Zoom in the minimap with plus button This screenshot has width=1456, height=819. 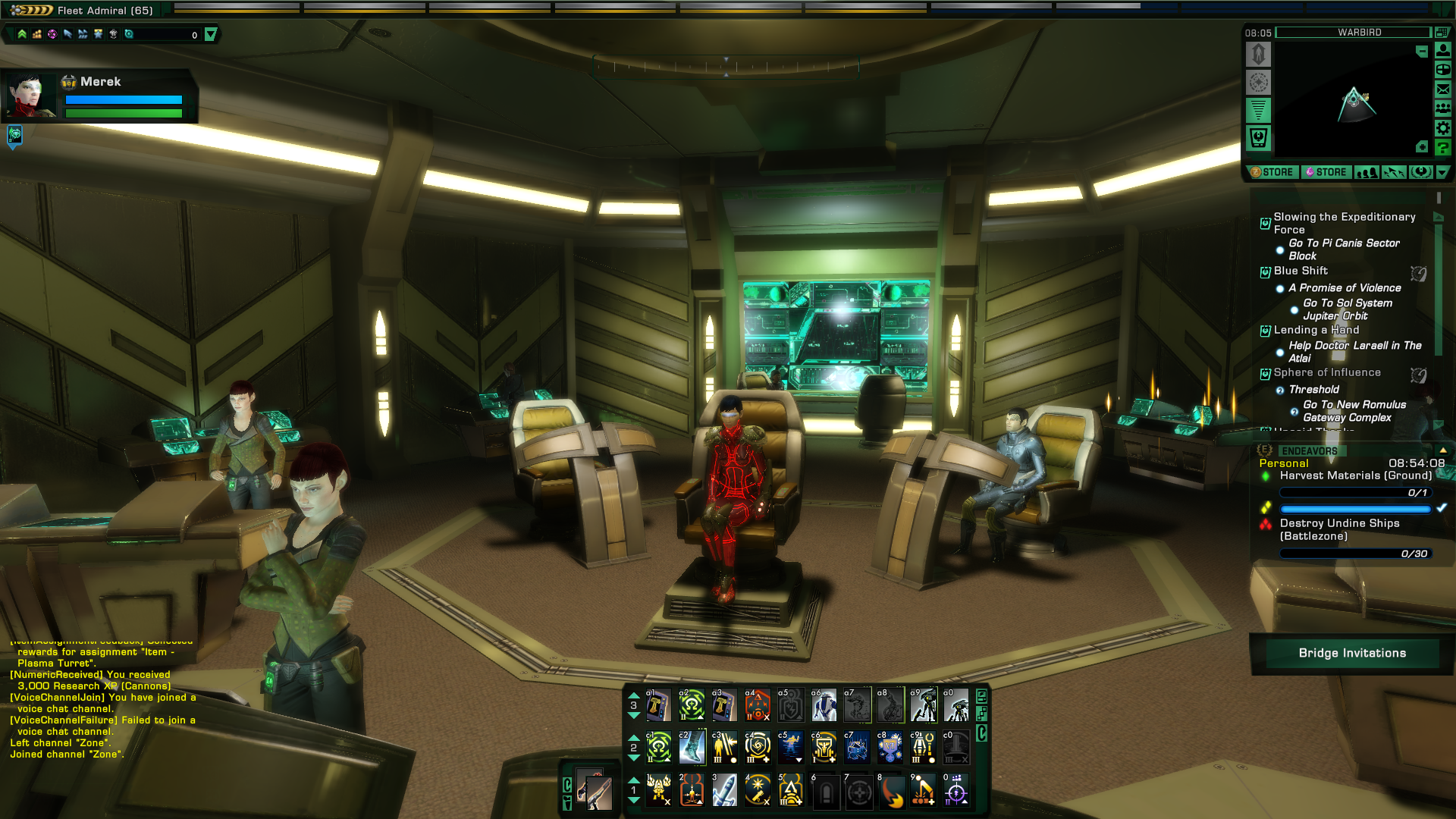coord(1422,147)
